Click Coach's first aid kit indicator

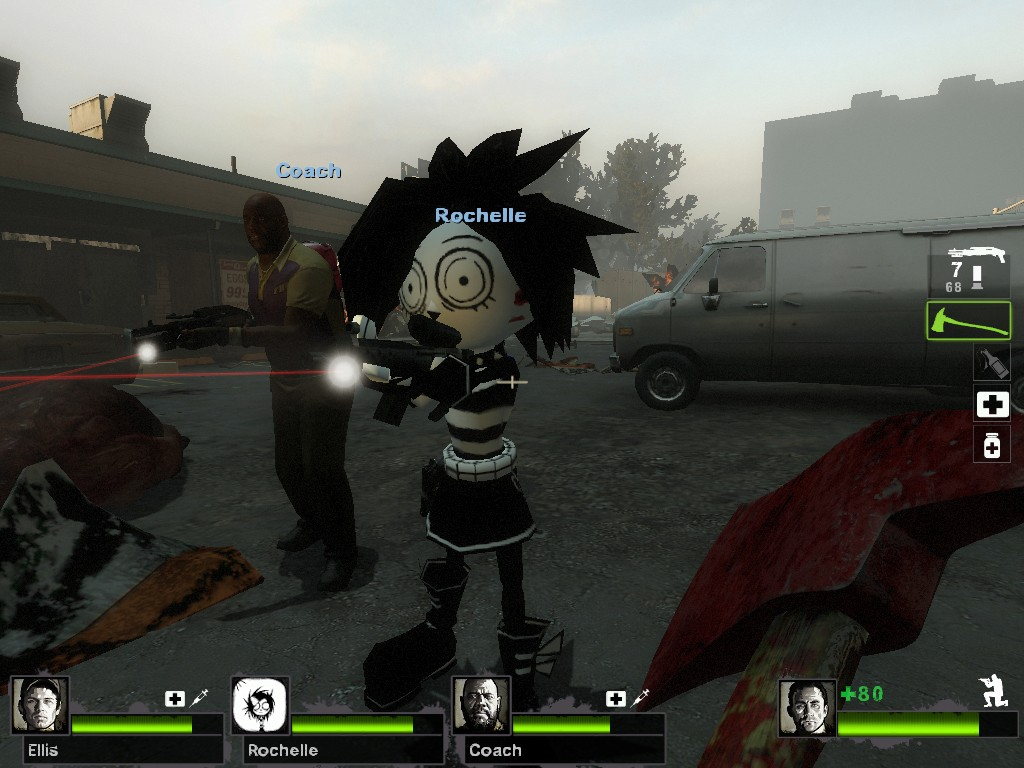point(616,699)
